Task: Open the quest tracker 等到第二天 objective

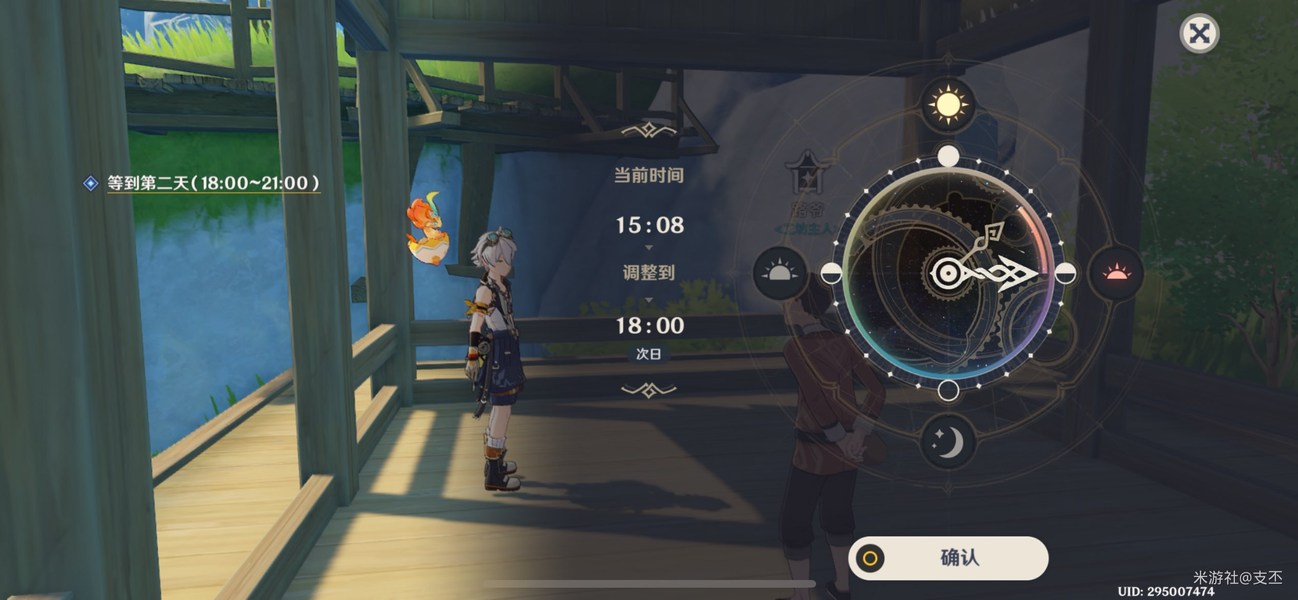Action: (213, 183)
